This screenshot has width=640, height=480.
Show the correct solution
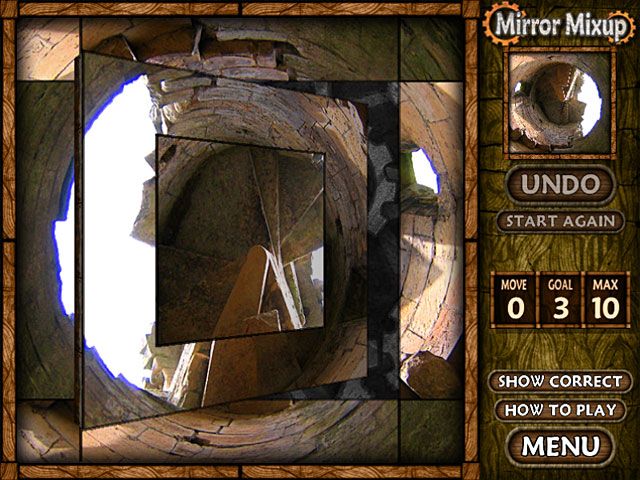coord(560,382)
